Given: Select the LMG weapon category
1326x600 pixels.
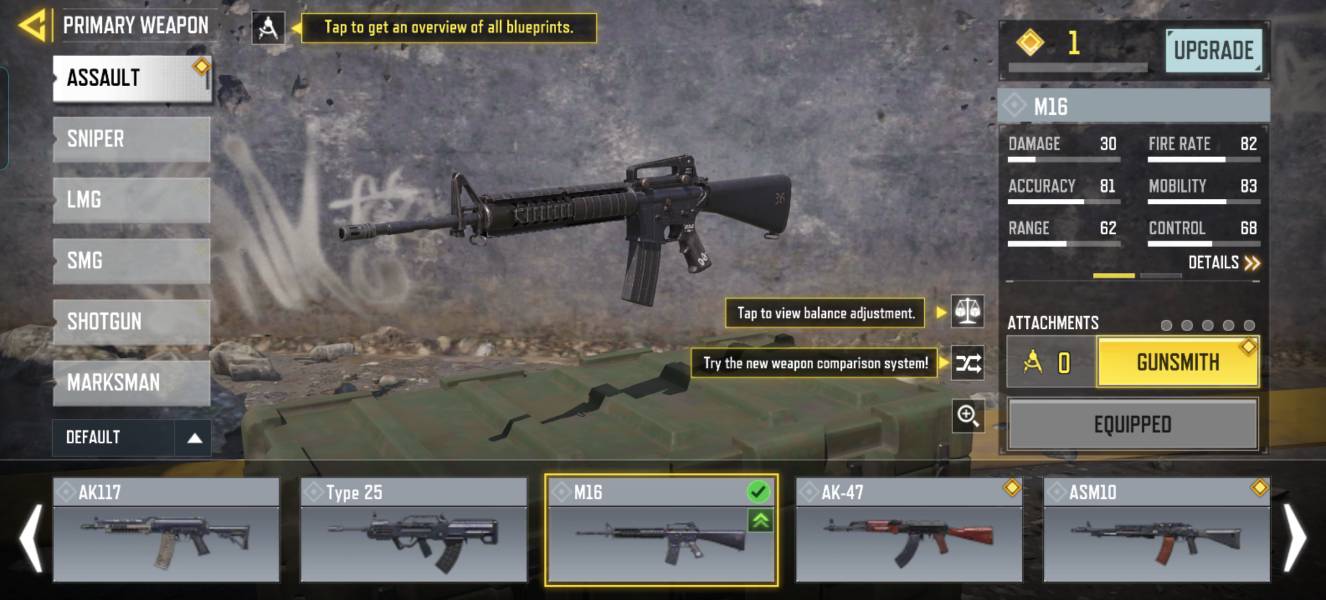Looking at the screenshot, I should (x=131, y=200).
